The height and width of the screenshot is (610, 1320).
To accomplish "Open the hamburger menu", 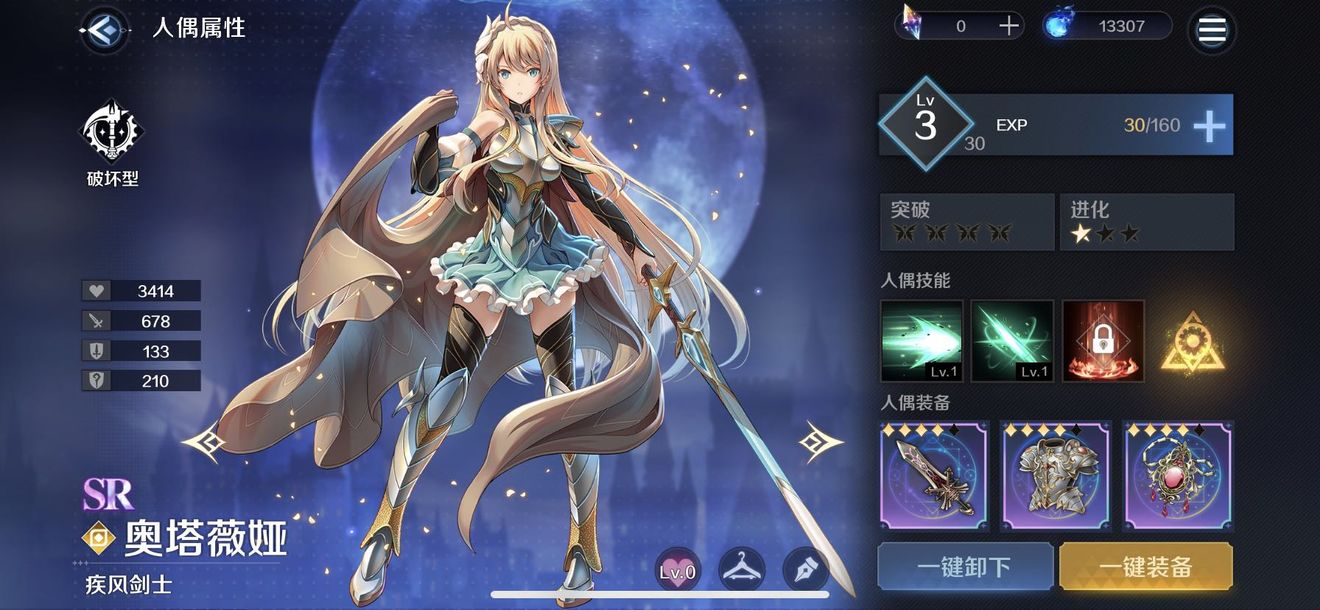I will pos(1211,30).
